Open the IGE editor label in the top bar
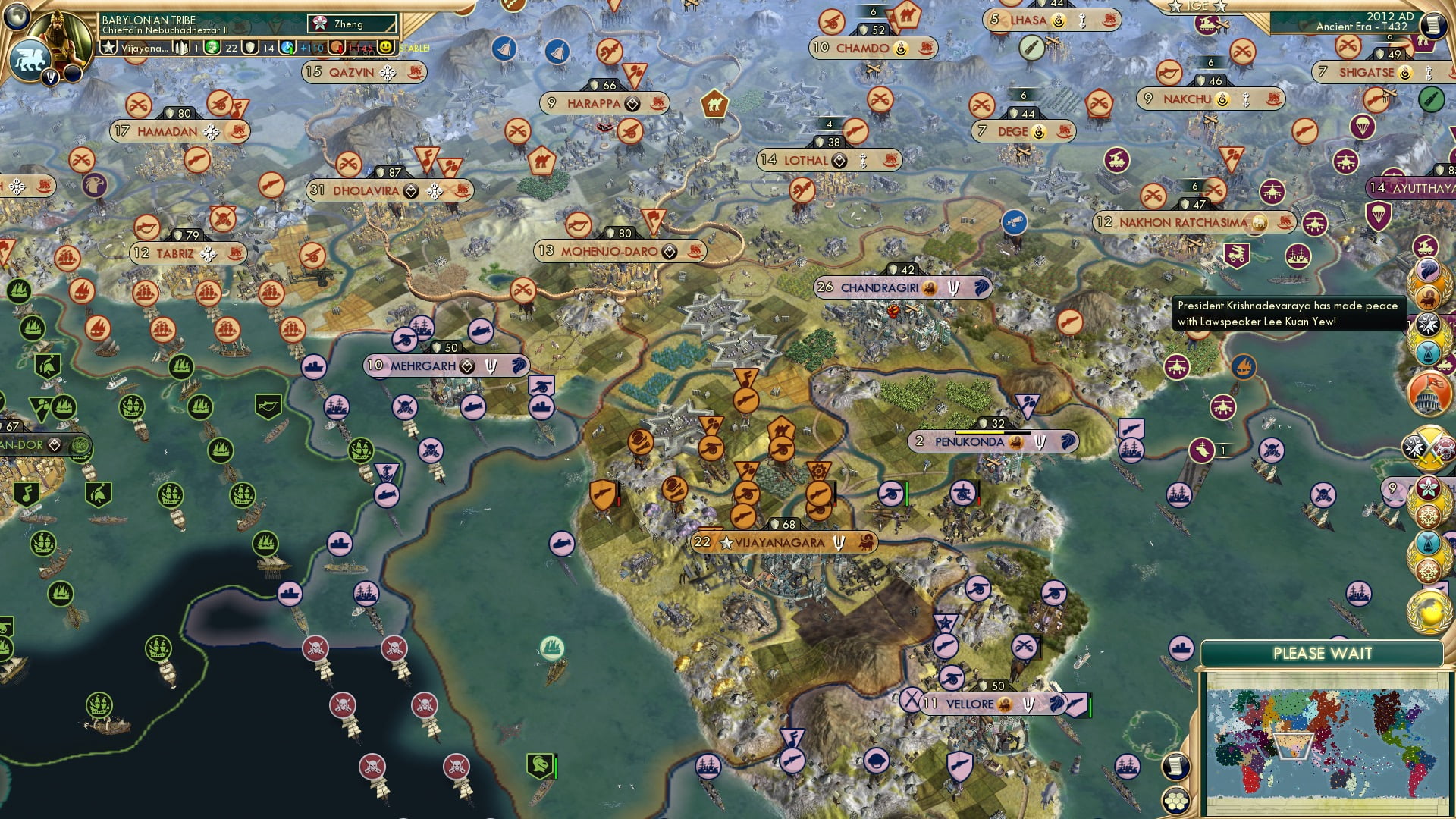The image size is (1456, 819). (x=1198, y=8)
